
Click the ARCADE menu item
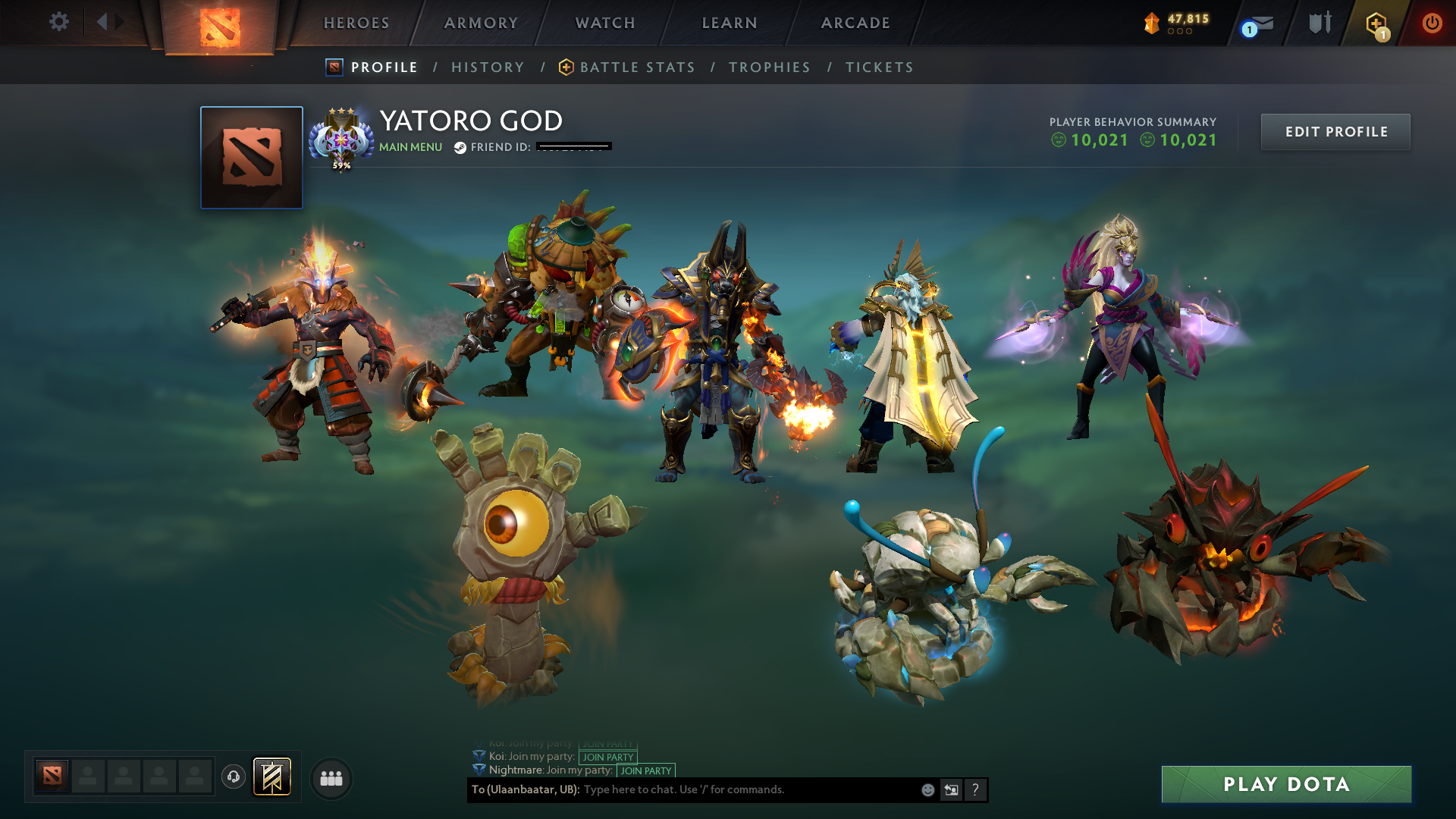point(855,23)
